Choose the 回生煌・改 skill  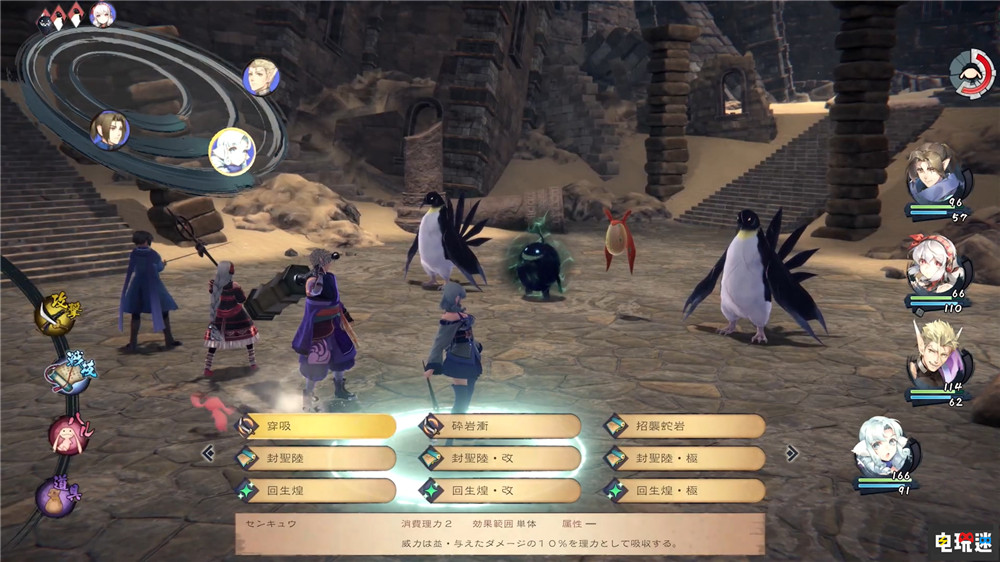tap(499, 490)
